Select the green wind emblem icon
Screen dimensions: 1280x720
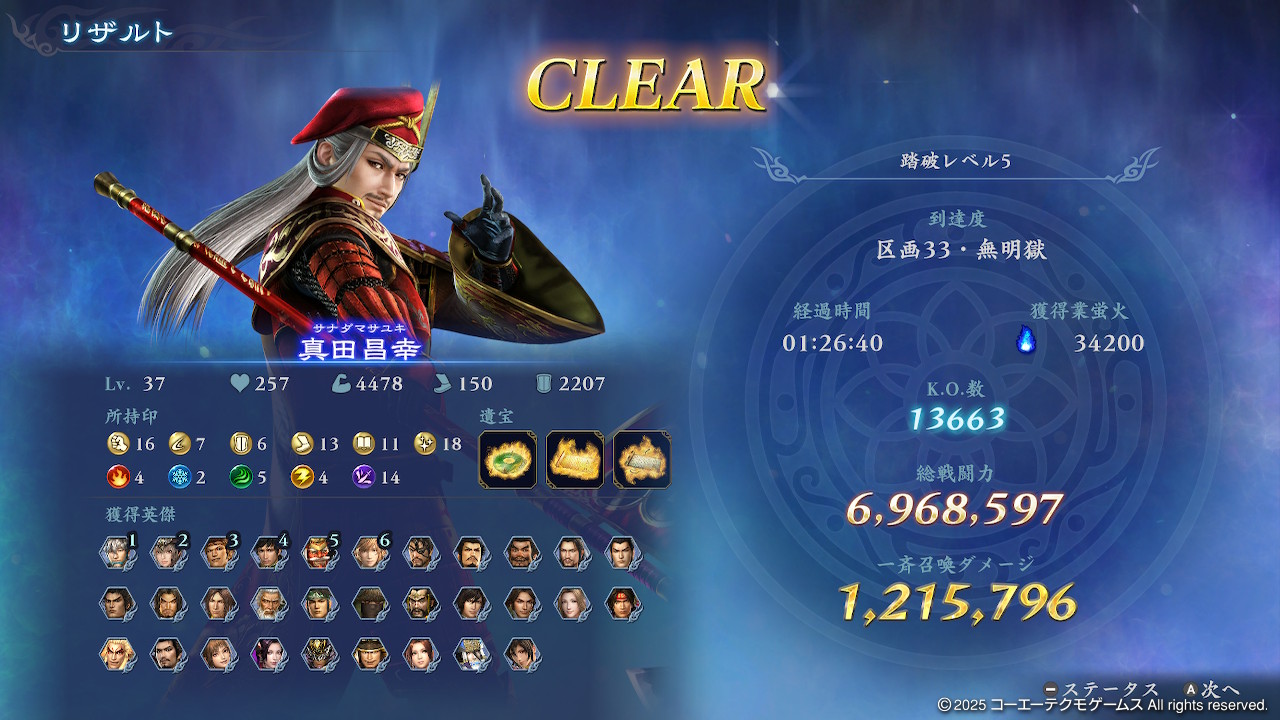(x=241, y=477)
